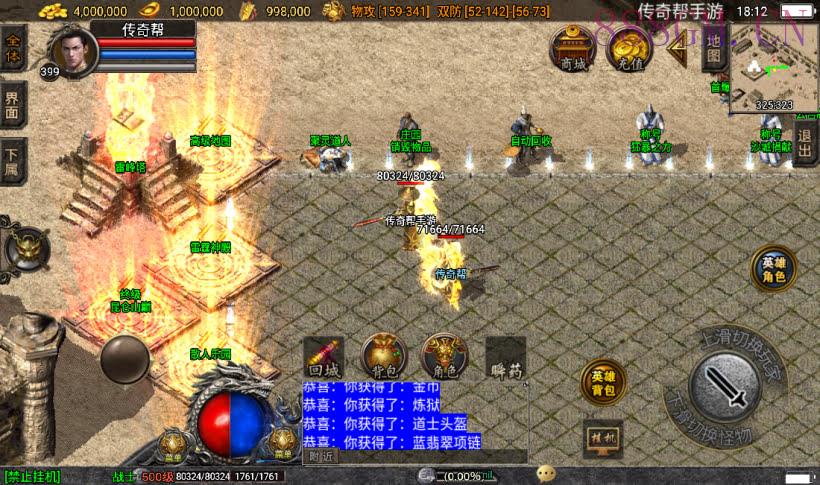Open the 英雄角色 hero character panel
Screen dimensions: 820x485
(x=773, y=269)
